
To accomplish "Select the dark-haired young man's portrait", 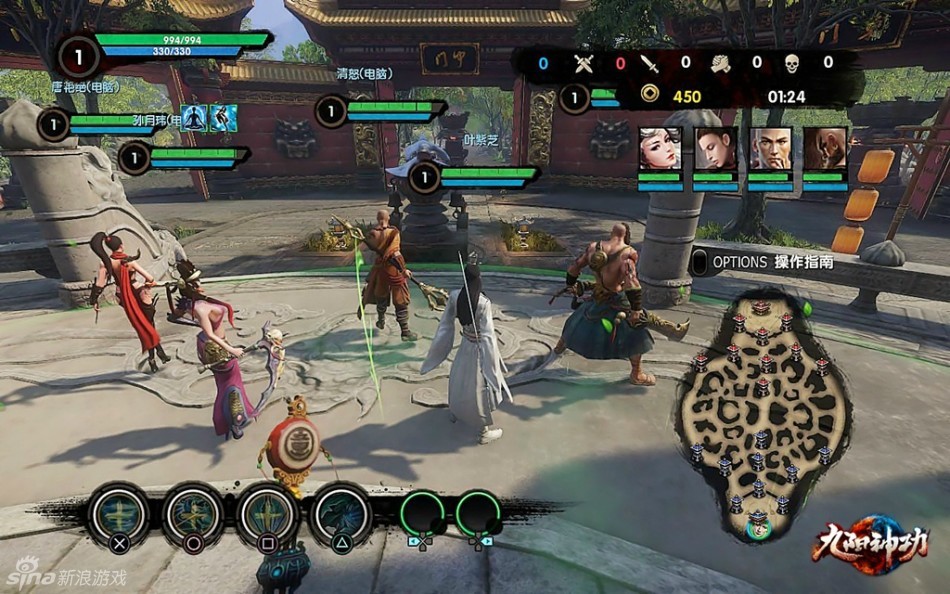I will tap(715, 148).
